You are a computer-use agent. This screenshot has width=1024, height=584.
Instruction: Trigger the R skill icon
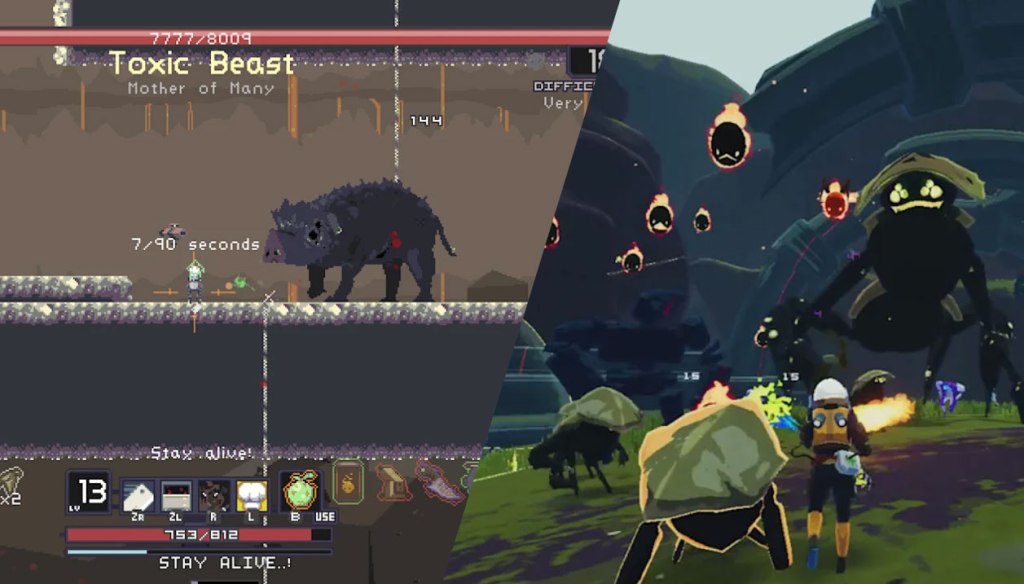(214, 495)
